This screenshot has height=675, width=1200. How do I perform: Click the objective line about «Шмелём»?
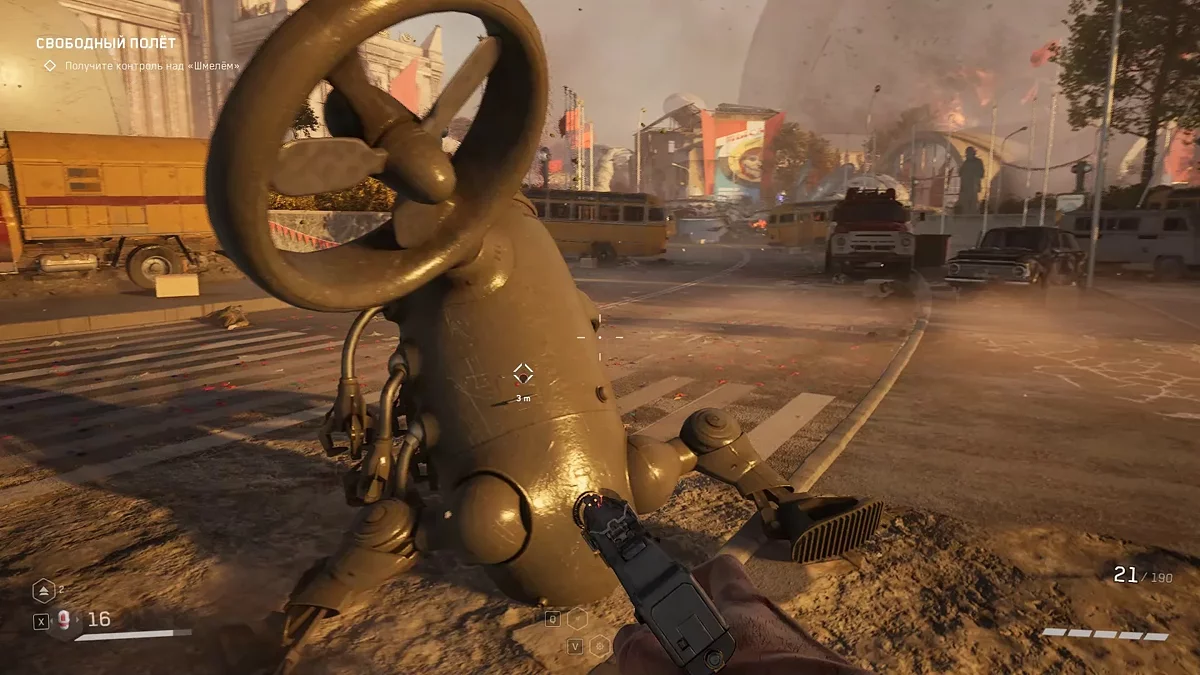click(x=152, y=66)
